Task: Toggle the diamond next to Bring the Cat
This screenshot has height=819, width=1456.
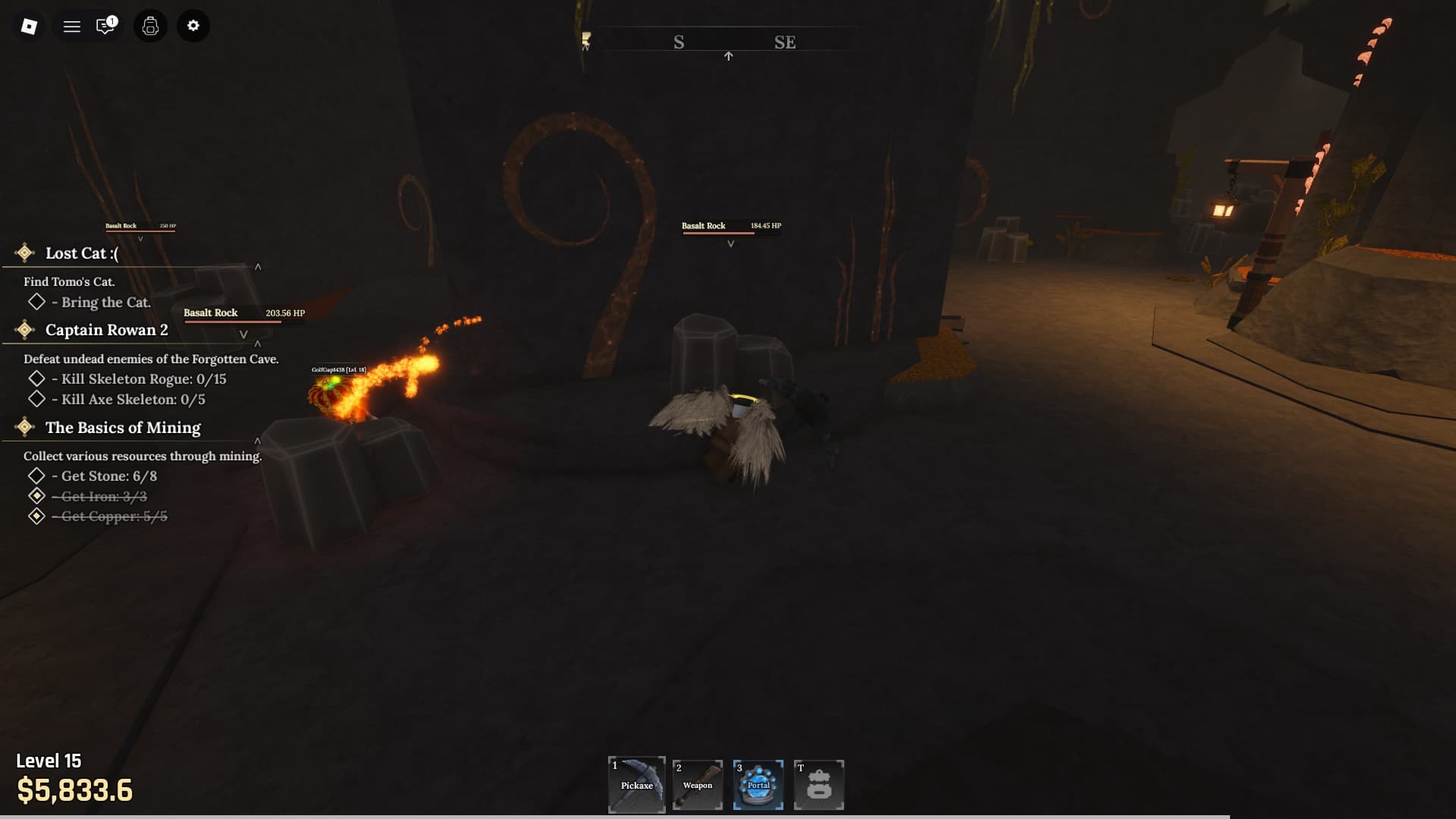Action: [36, 302]
